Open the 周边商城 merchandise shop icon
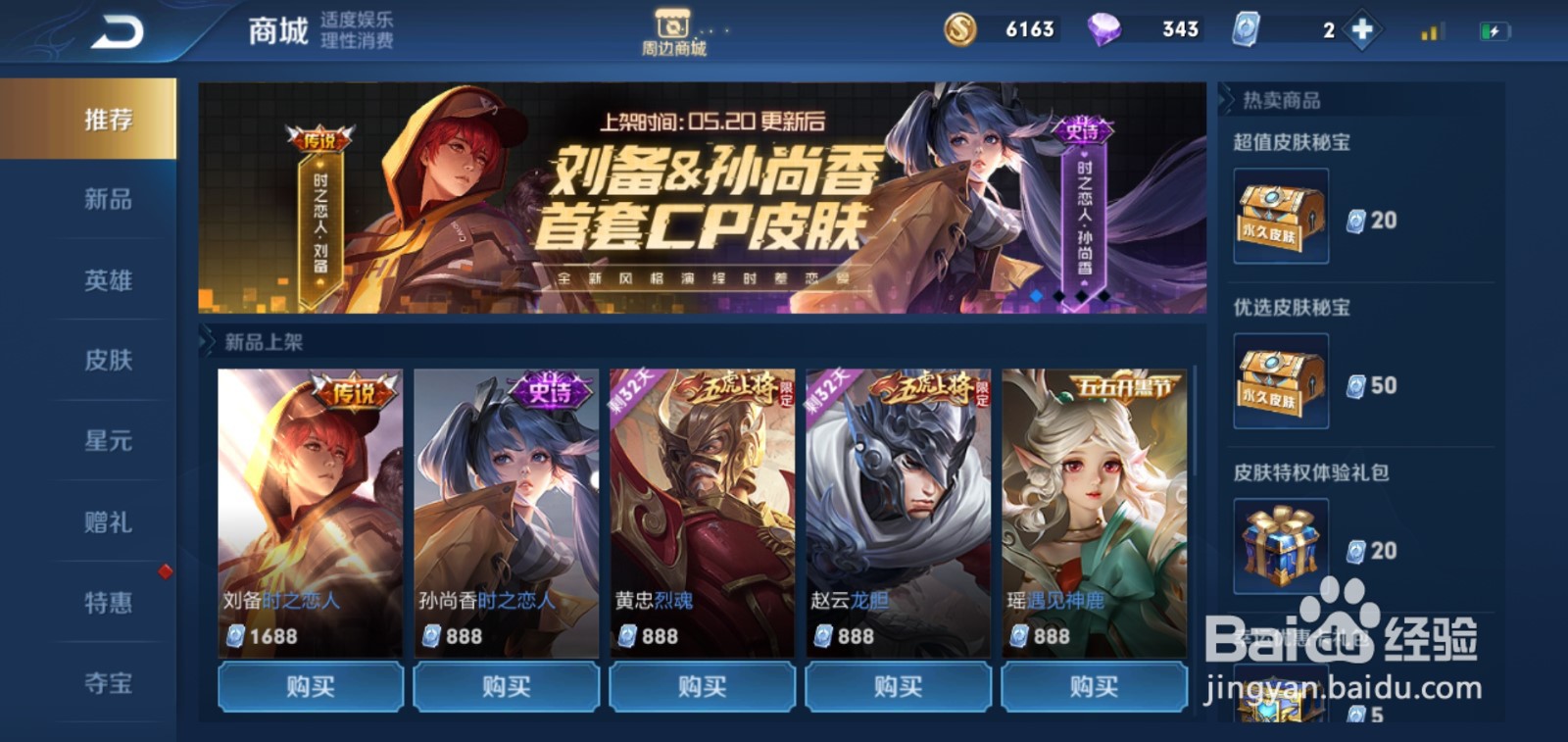1568x742 pixels. click(674, 27)
